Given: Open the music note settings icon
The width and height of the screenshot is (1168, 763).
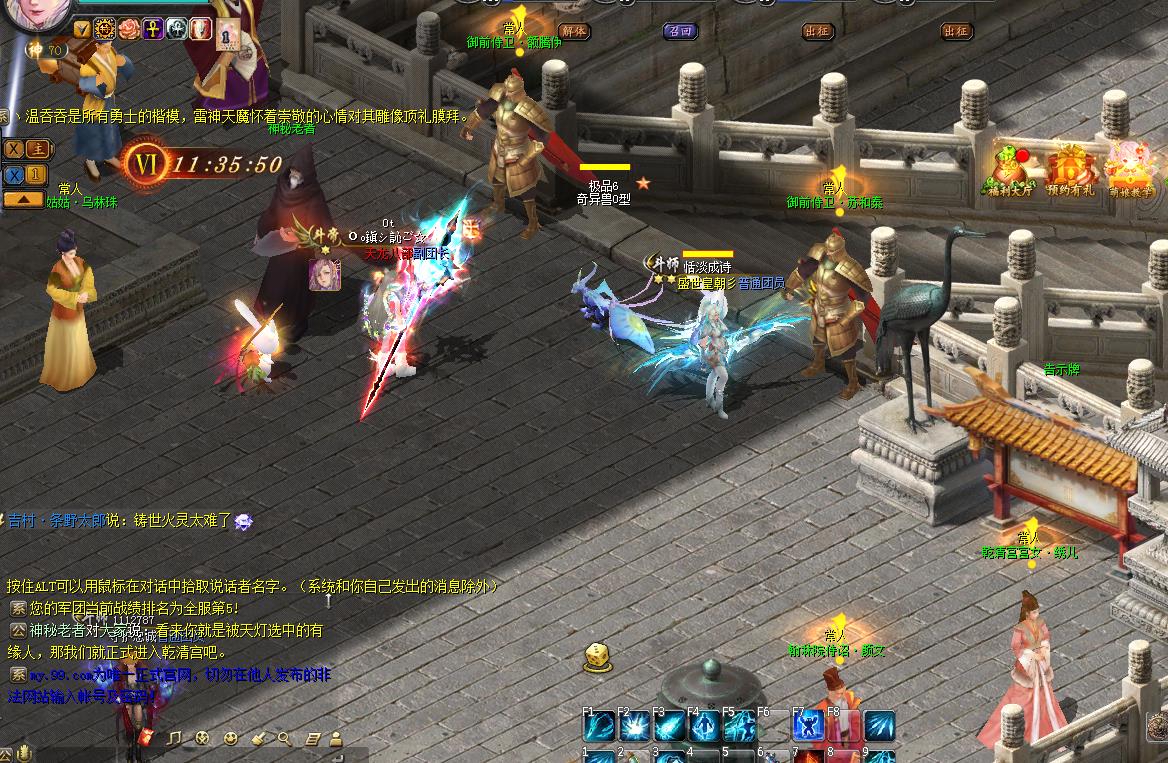Looking at the screenshot, I should tap(175, 738).
